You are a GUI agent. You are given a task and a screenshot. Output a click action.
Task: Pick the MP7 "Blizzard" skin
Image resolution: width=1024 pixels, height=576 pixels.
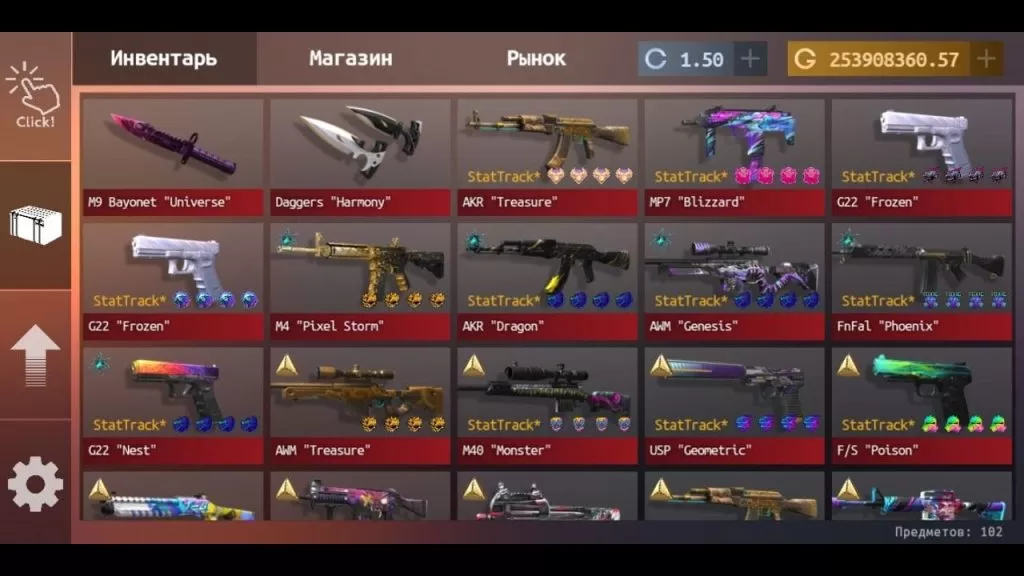734,156
